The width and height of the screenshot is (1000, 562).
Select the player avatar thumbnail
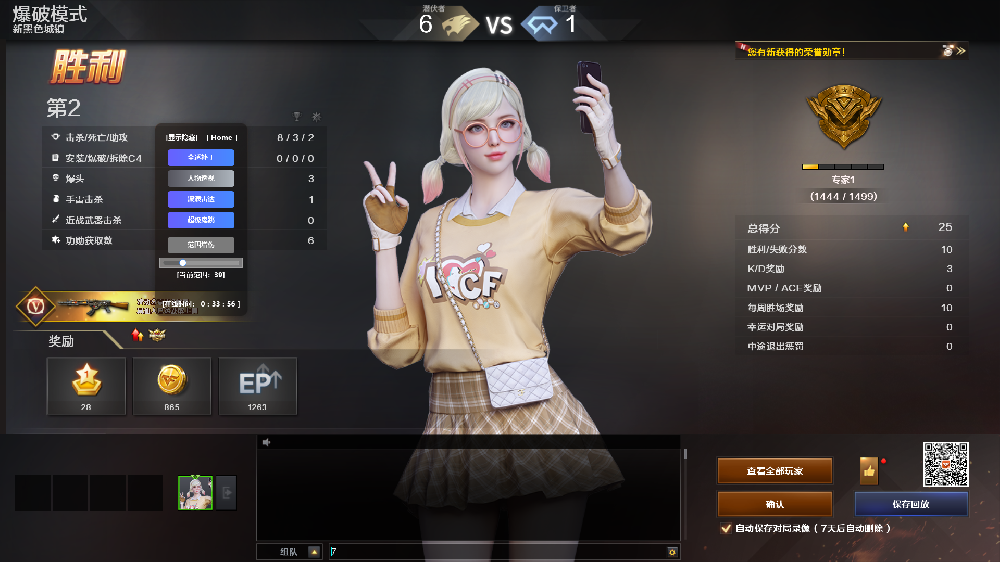(x=195, y=492)
